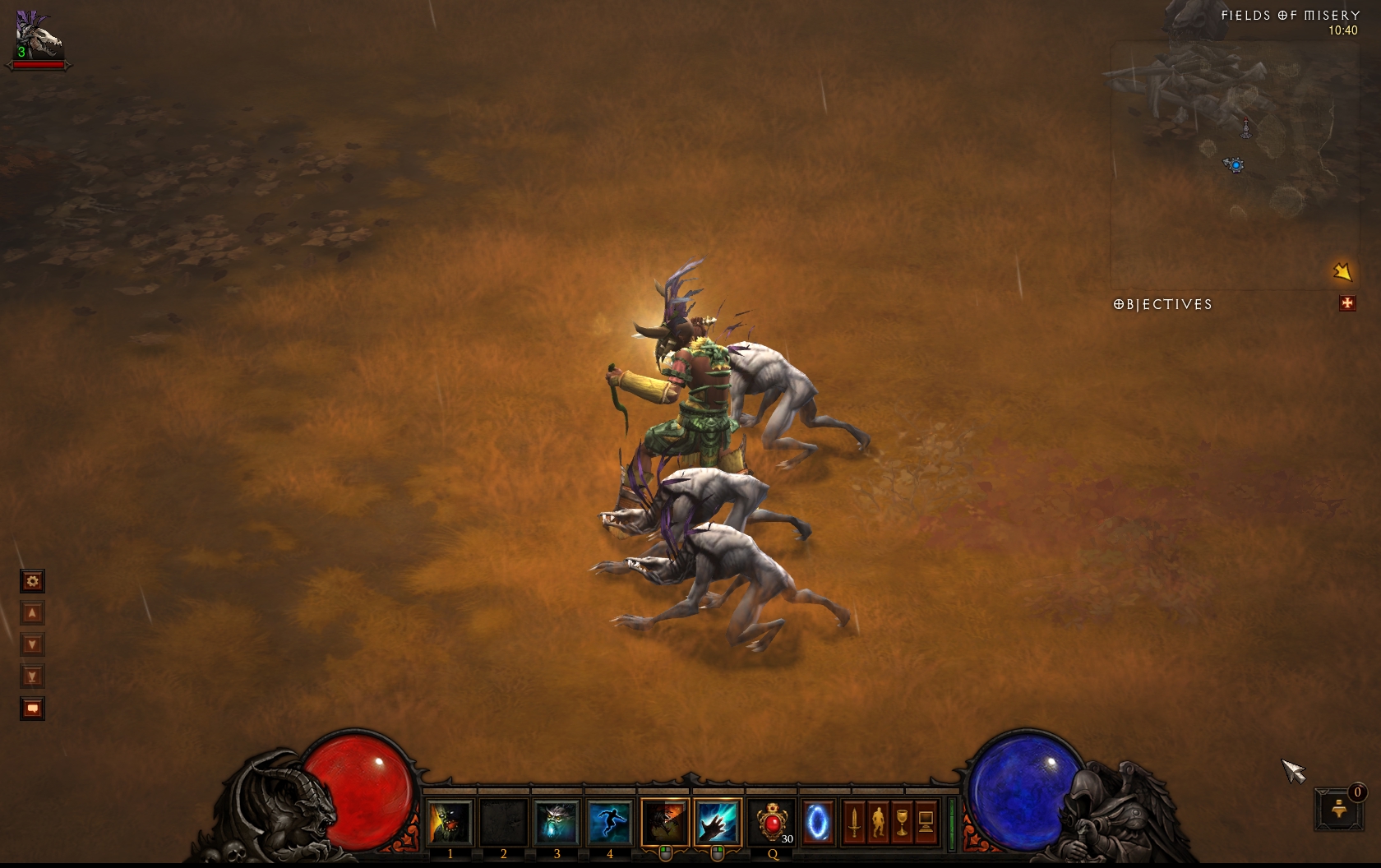Image resolution: width=1381 pixels, height=868 pixels.
Task: Open the character inventory figure button
Action: [878, 822]
